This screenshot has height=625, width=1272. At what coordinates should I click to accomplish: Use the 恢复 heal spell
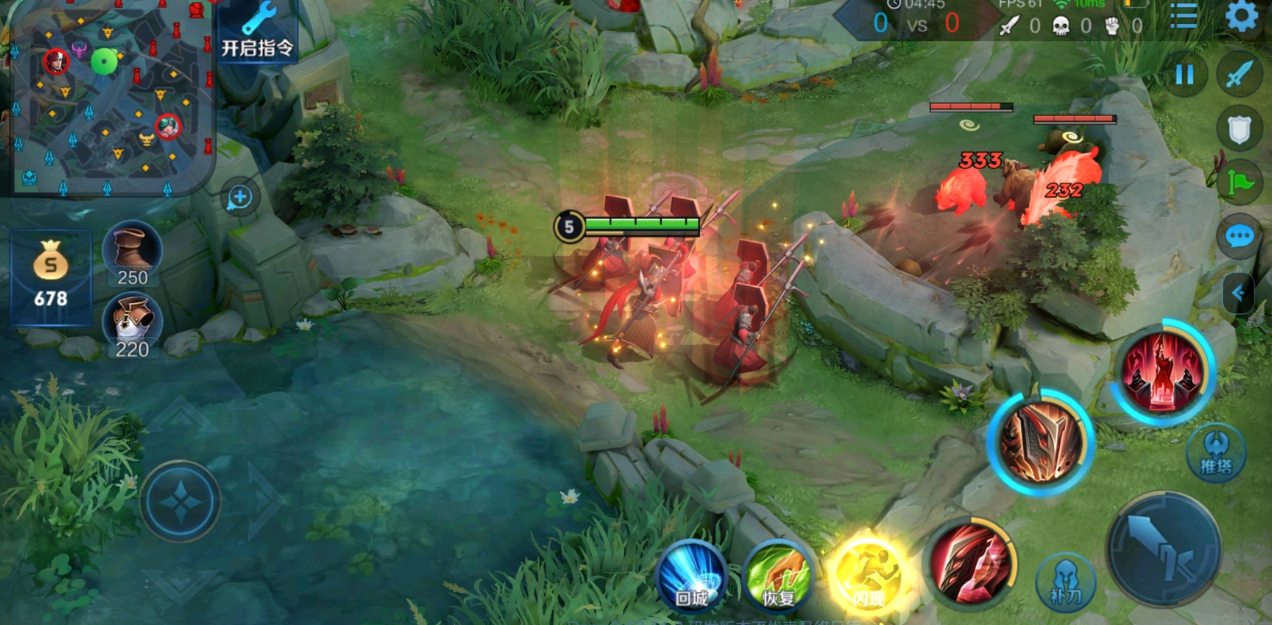[778, 575]
